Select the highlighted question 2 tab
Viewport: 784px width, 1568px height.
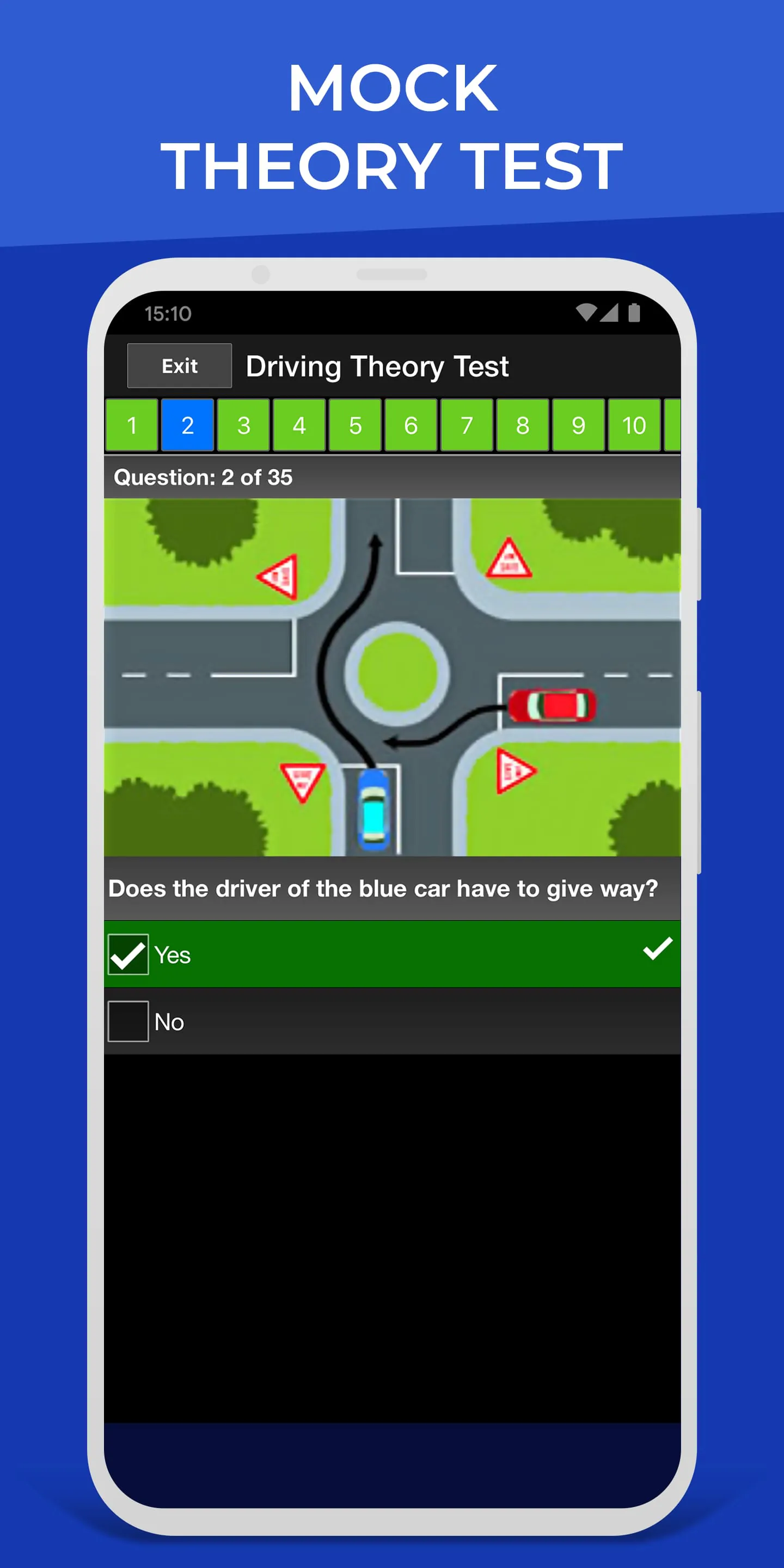pos(187,425)
